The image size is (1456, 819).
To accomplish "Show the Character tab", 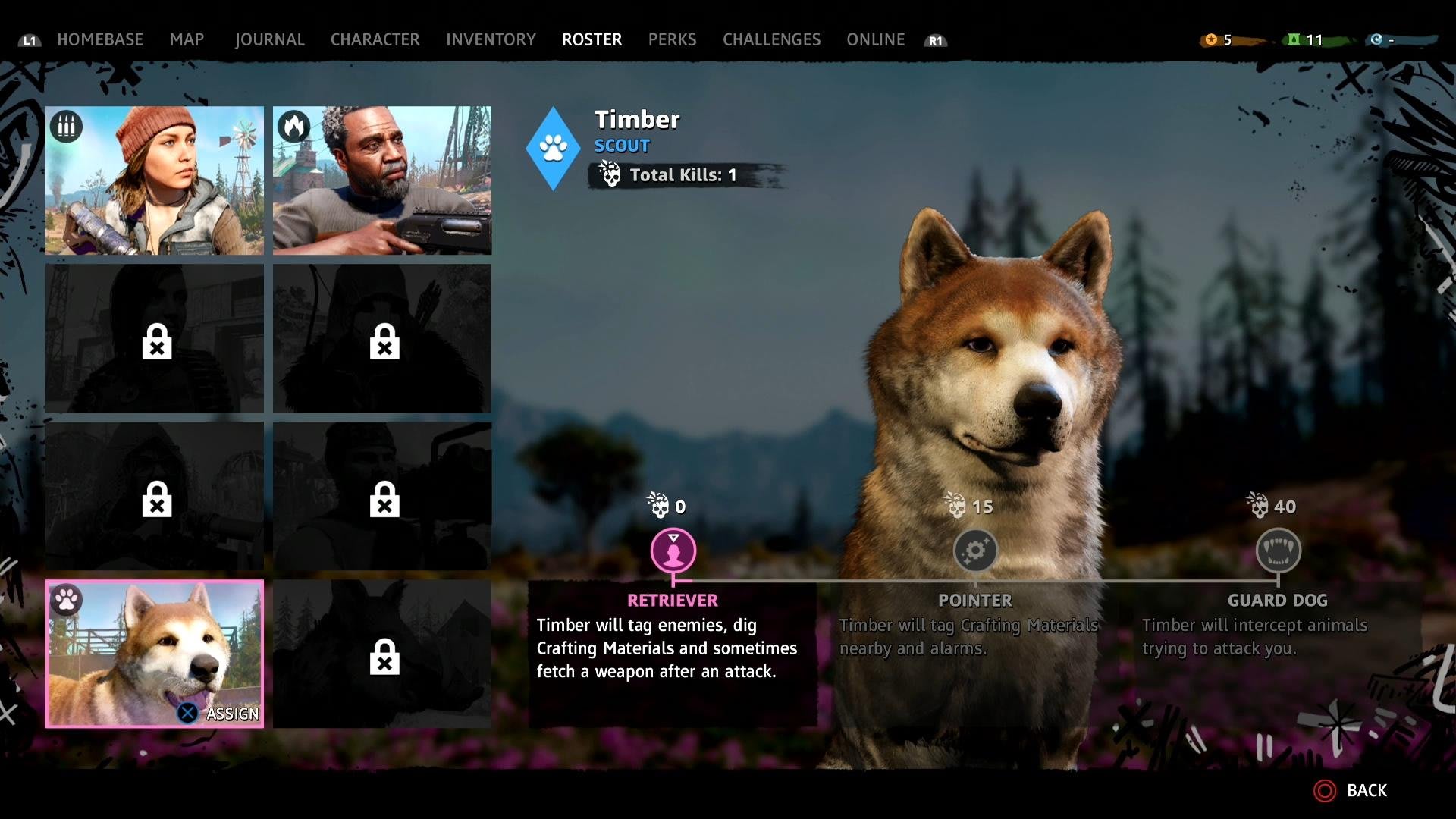I will pos(375,39).
